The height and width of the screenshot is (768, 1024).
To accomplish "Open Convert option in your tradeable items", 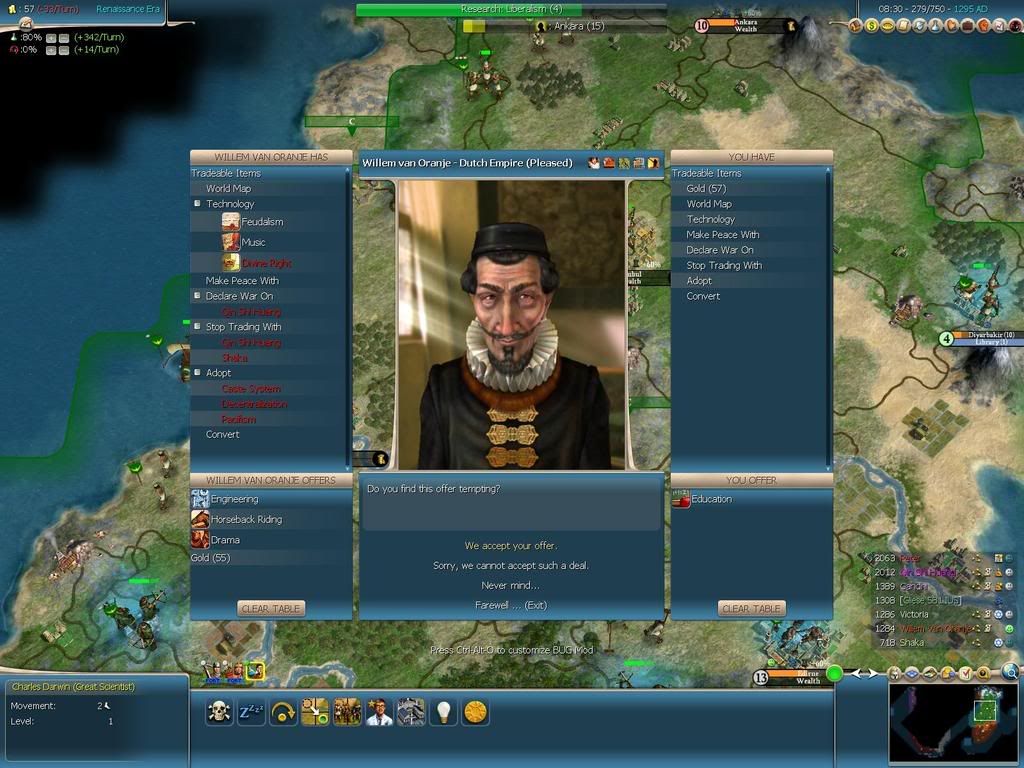I will point(703,296).
